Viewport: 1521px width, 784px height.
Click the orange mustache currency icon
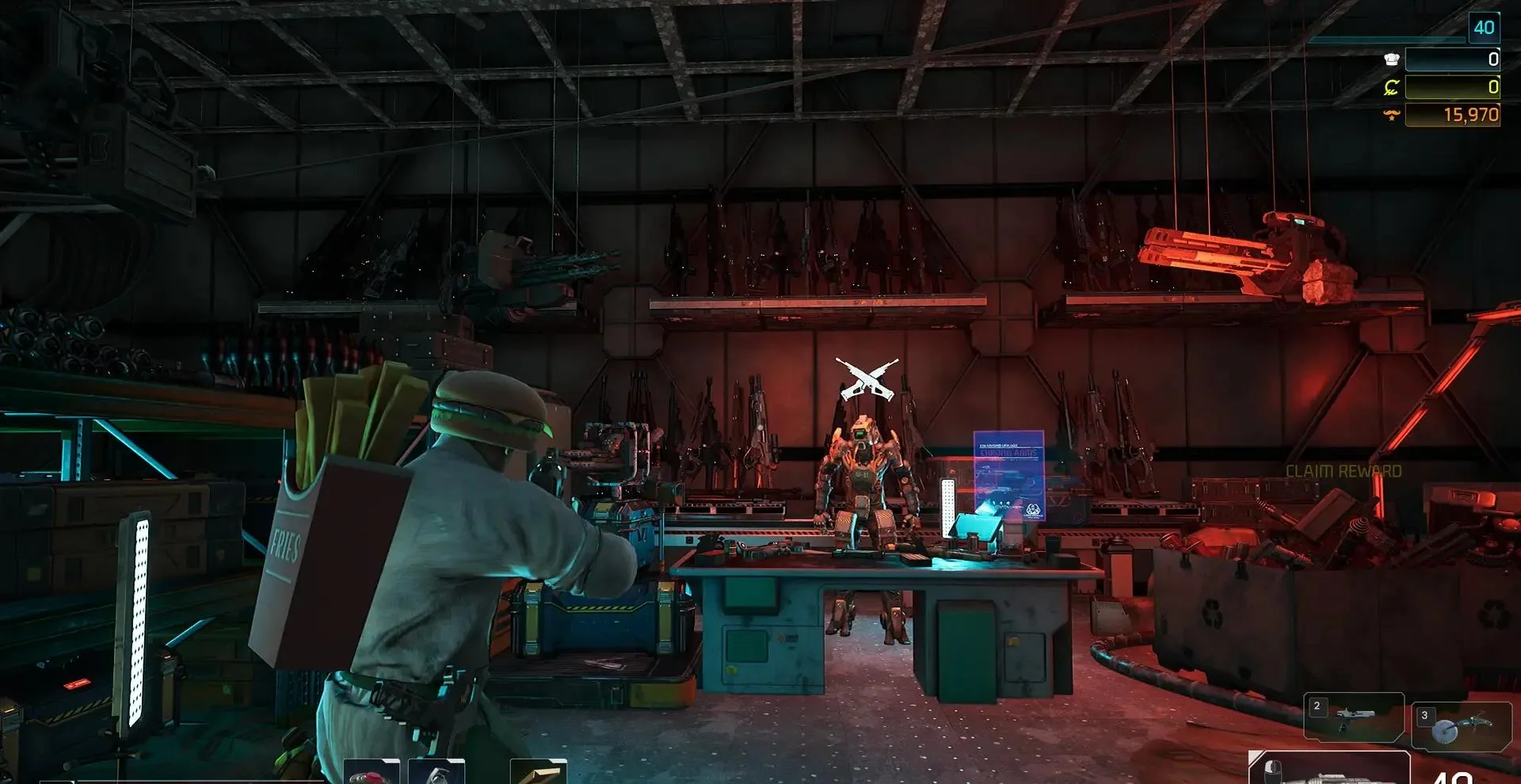click(1391, 116)
